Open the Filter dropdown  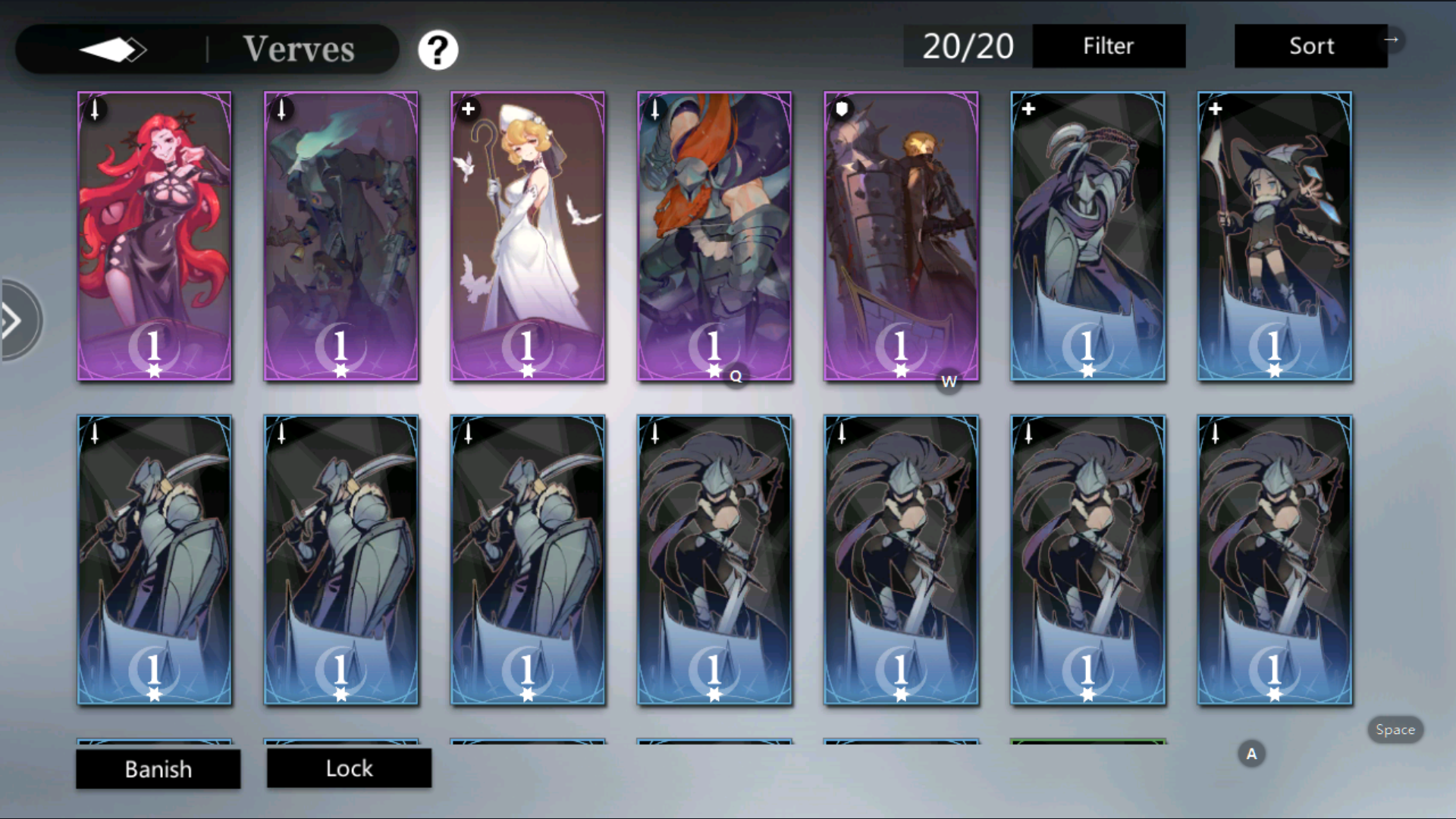(x=1108, y=45)
